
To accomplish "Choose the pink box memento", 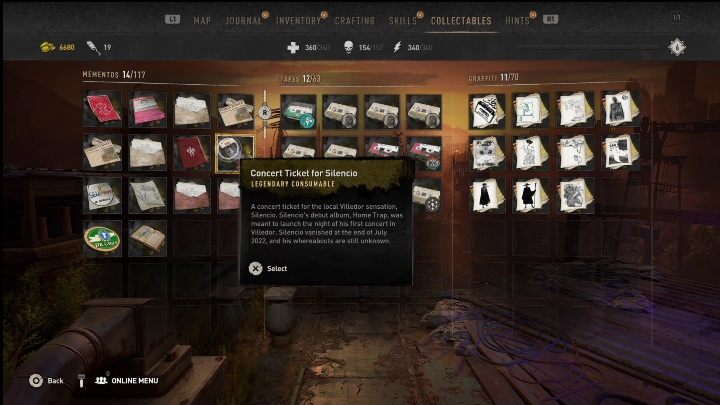I will [x=146, y=110].
